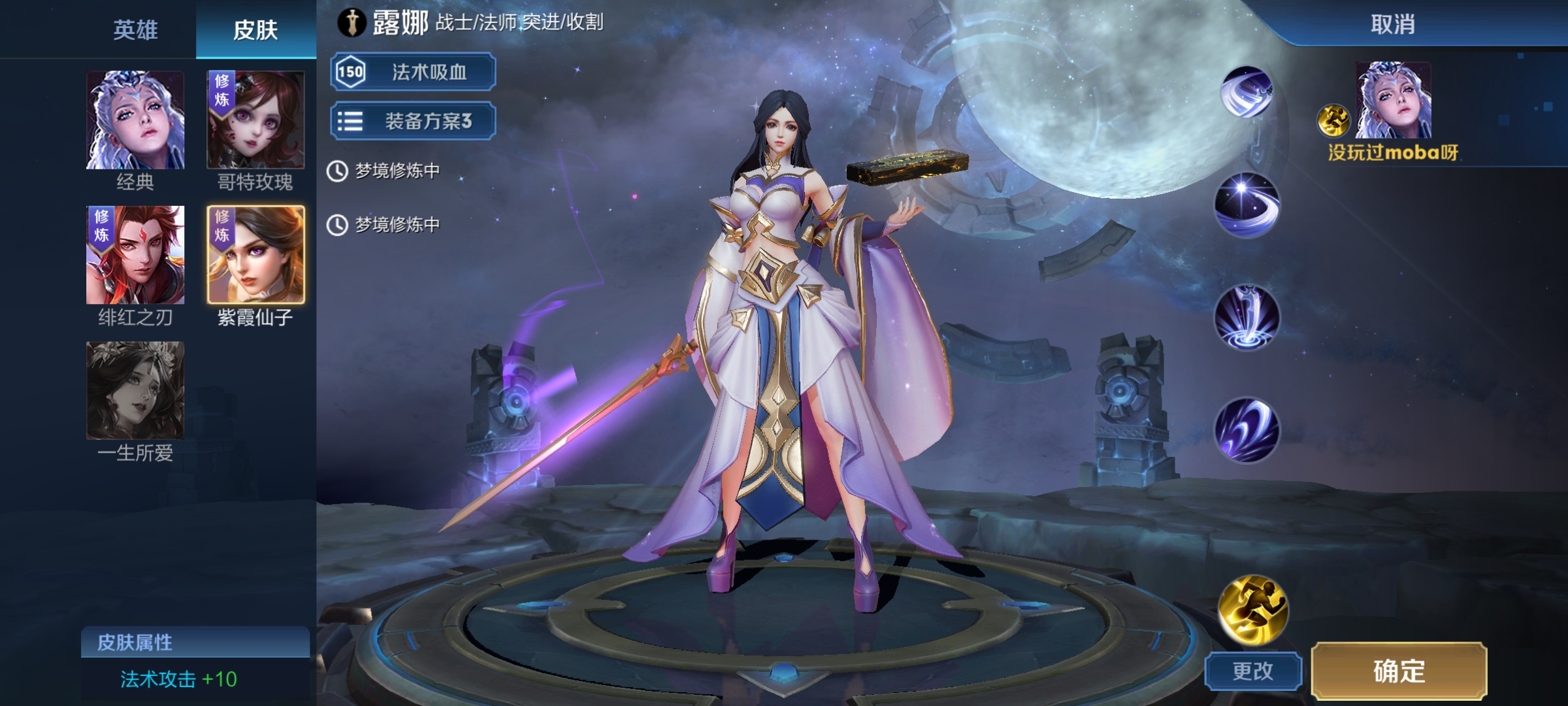Choose the 一生所爱 skin thumbnail
1568x706 pixels.
click(135, 390)
